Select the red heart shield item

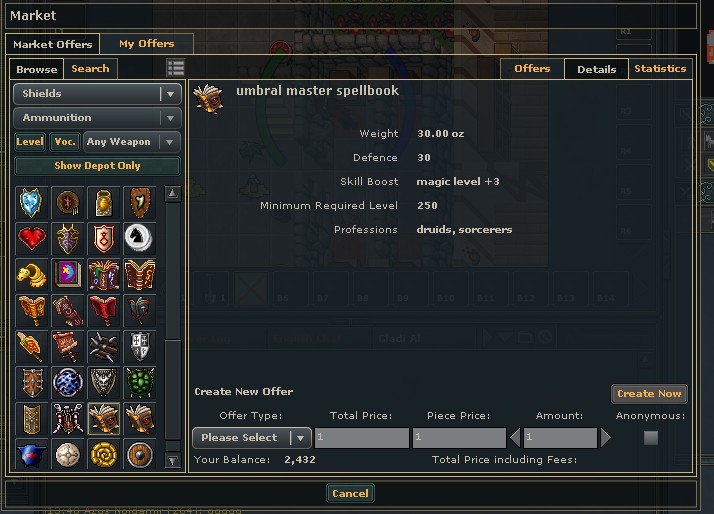coord(32,238)
